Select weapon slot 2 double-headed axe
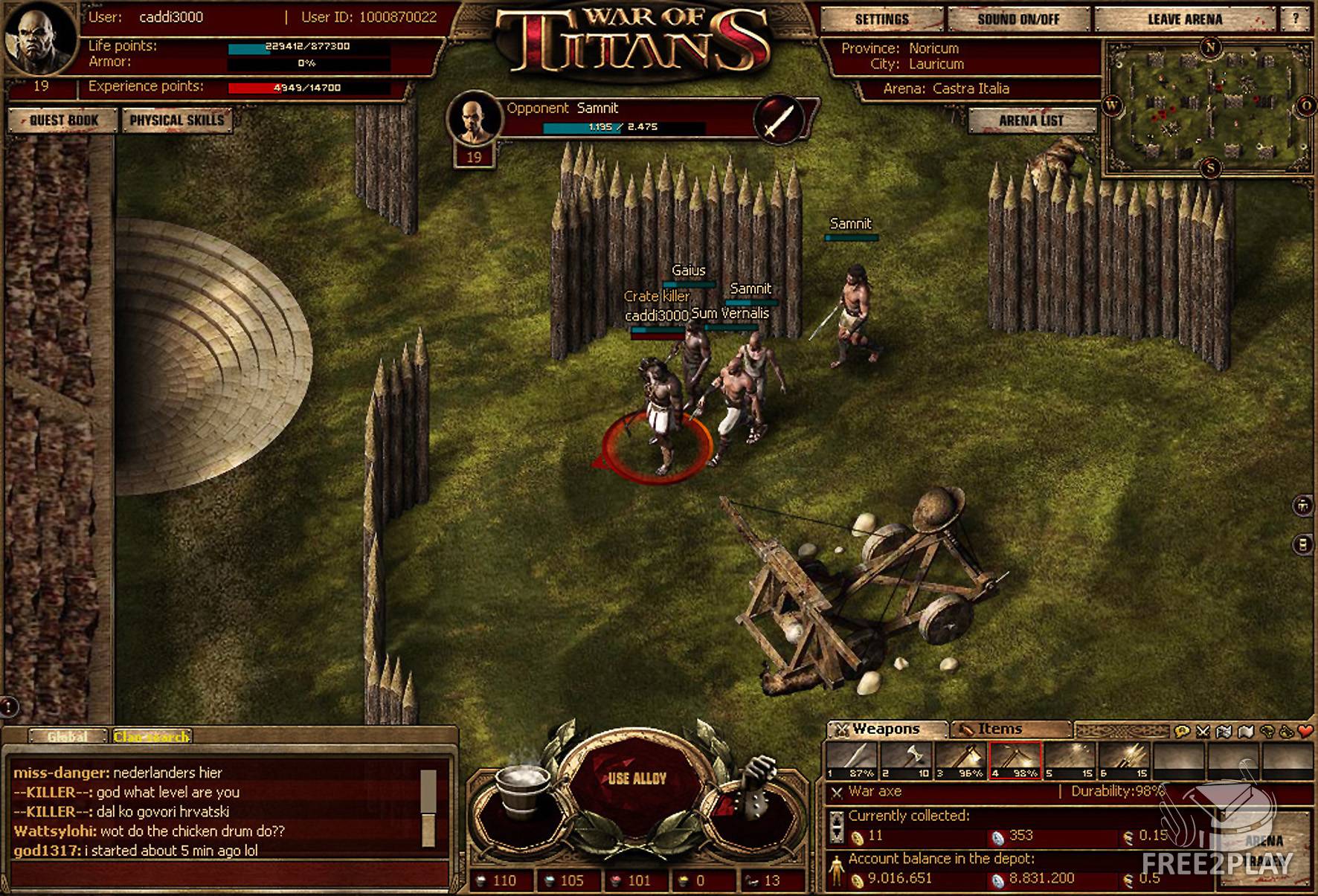This screenshot has width=1318, height=896. (906, 760)
